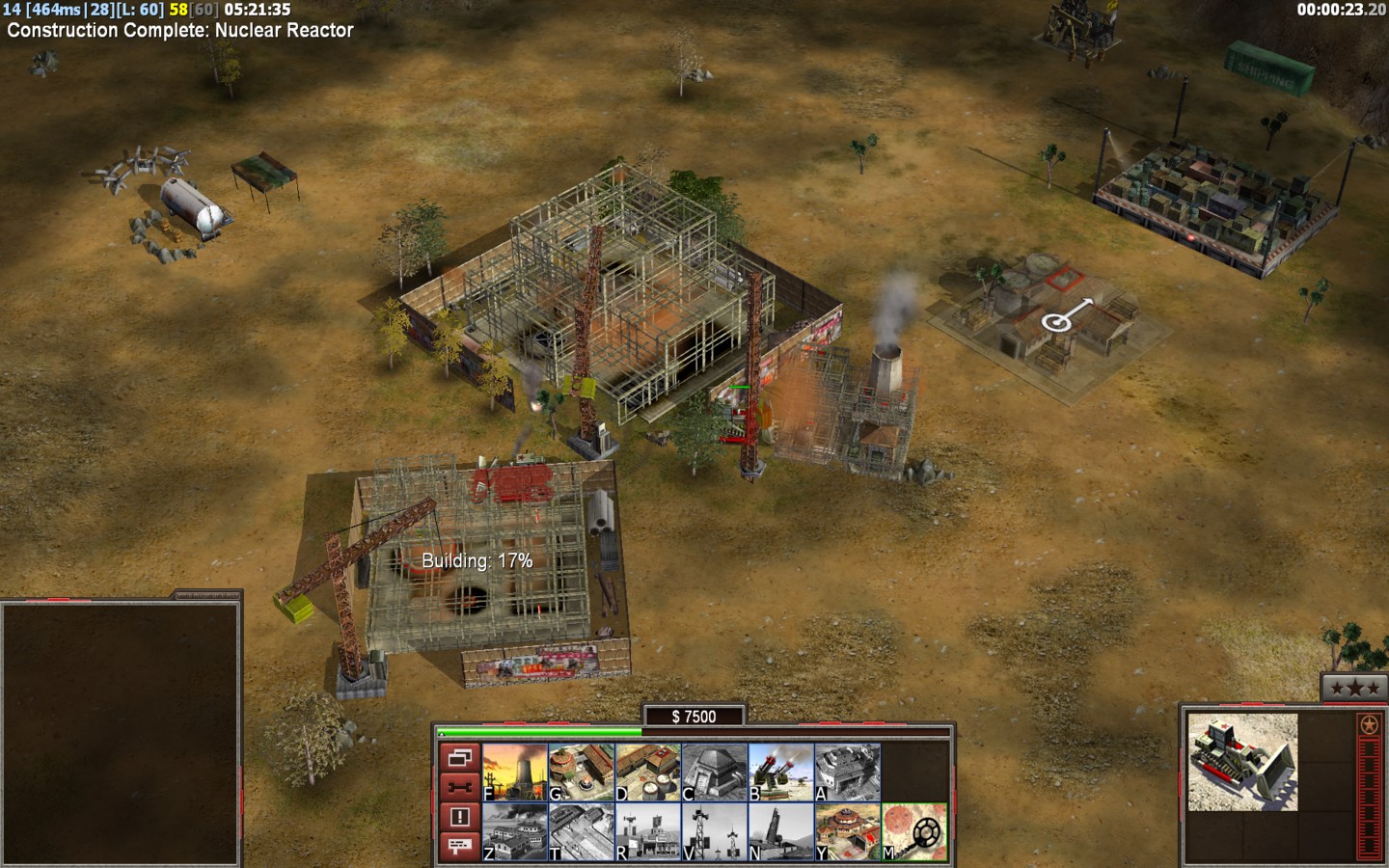The image size is (1389, 868).
Task: Build a Command Center from the build bar
Action: tap(847, 831)
